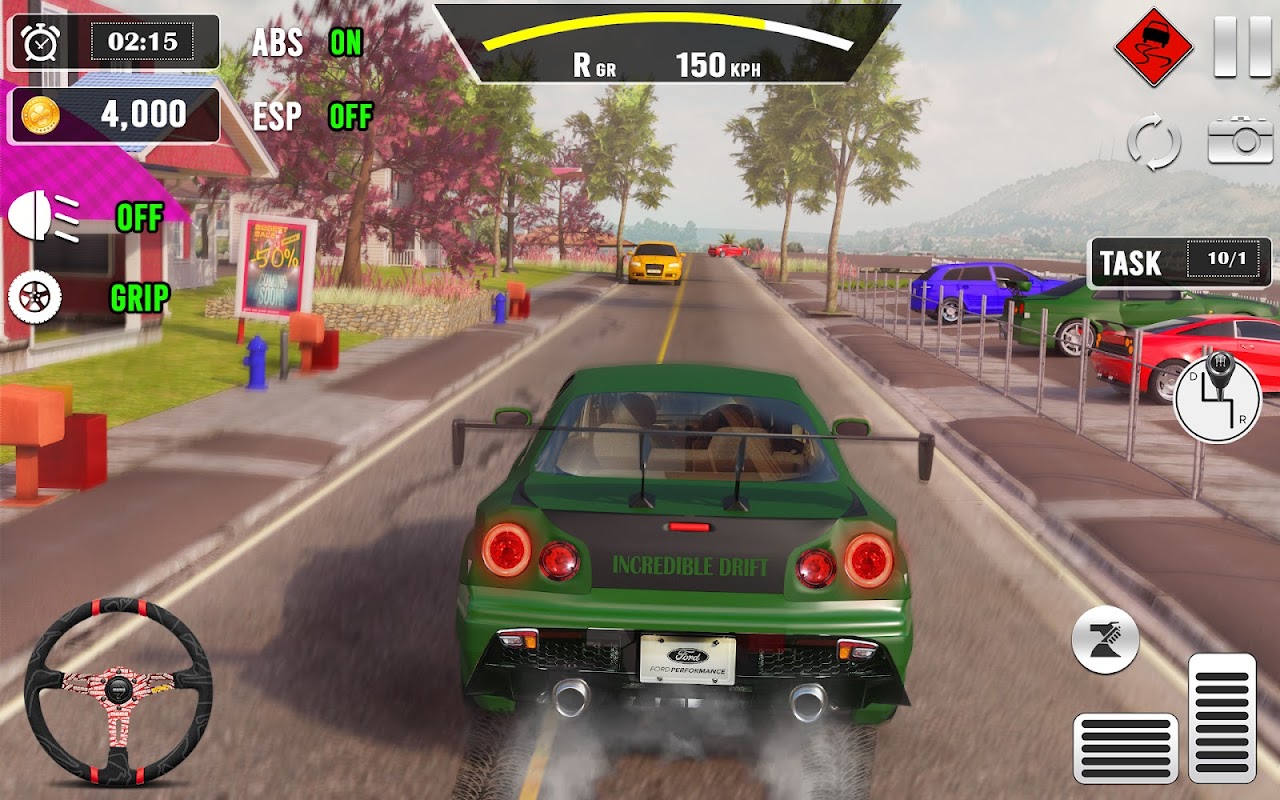The height and width of the screenshot is (800, 1280).
Task: Change the camera view
Action: click(1240, 141)
